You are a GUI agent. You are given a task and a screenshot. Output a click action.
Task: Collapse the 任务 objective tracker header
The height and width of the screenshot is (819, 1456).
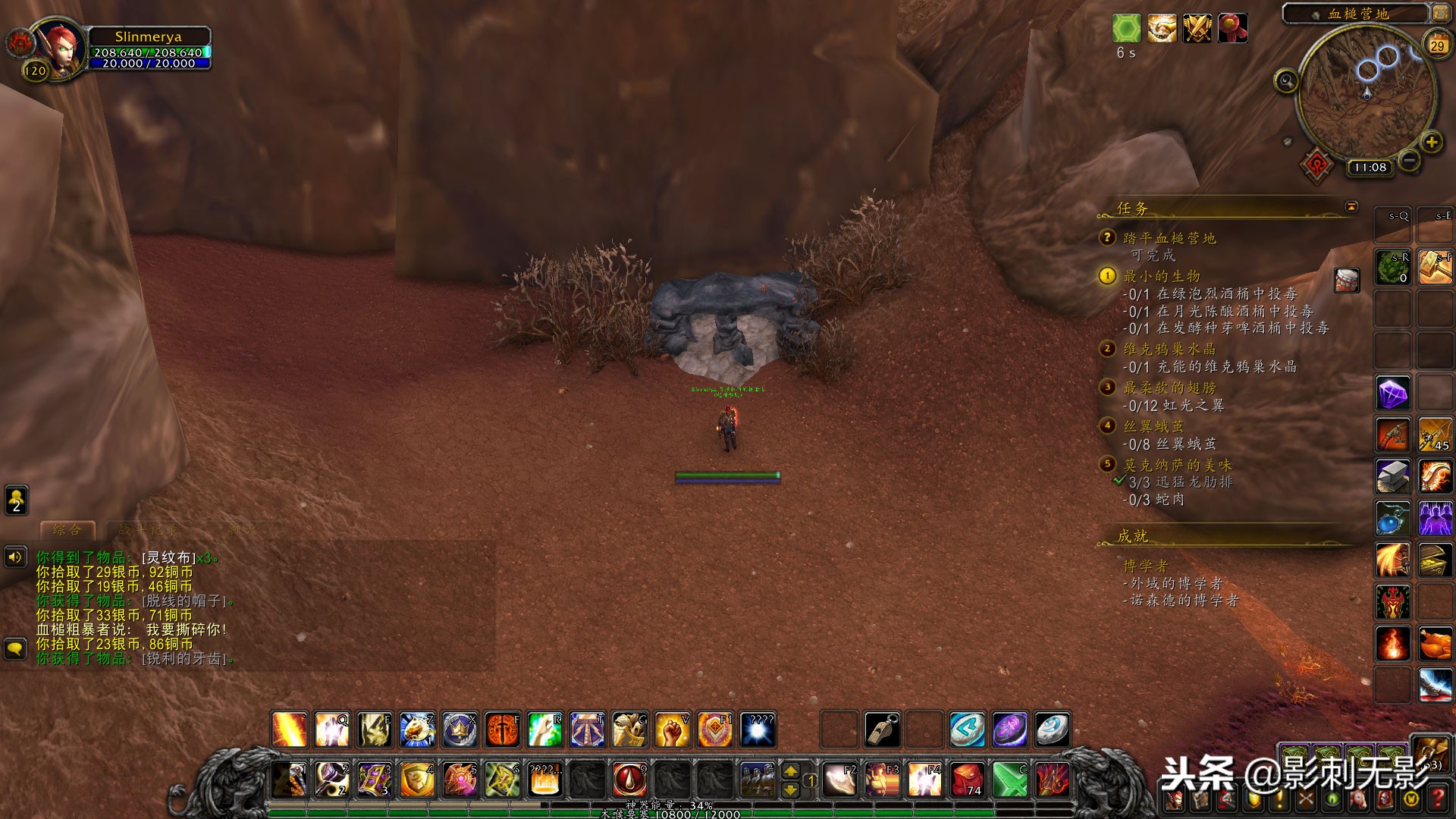(1351, 207)
